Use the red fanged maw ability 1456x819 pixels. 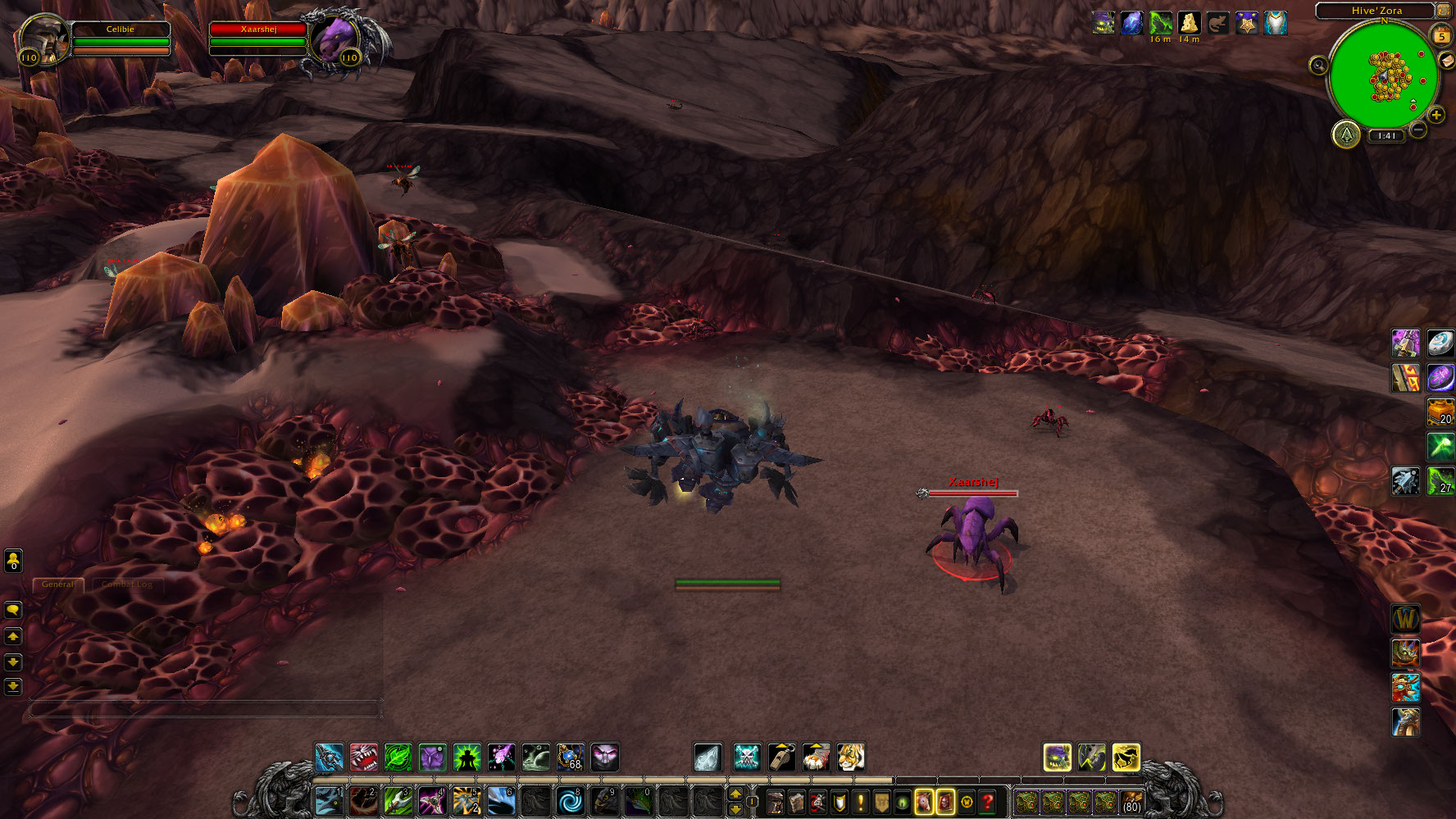363,757
